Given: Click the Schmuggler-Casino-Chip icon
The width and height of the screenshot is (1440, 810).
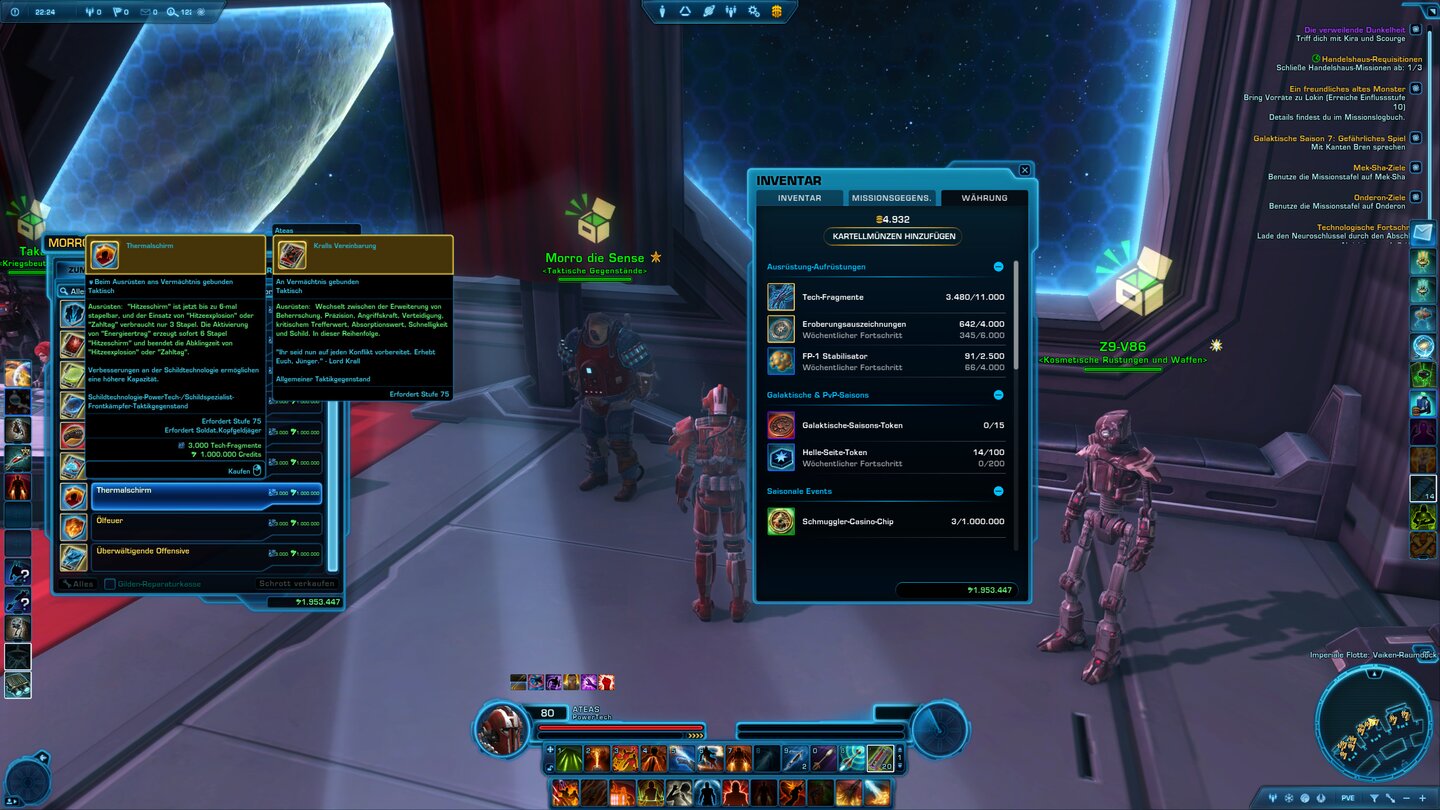Looking at the screenshot, I should coord(781,521).
